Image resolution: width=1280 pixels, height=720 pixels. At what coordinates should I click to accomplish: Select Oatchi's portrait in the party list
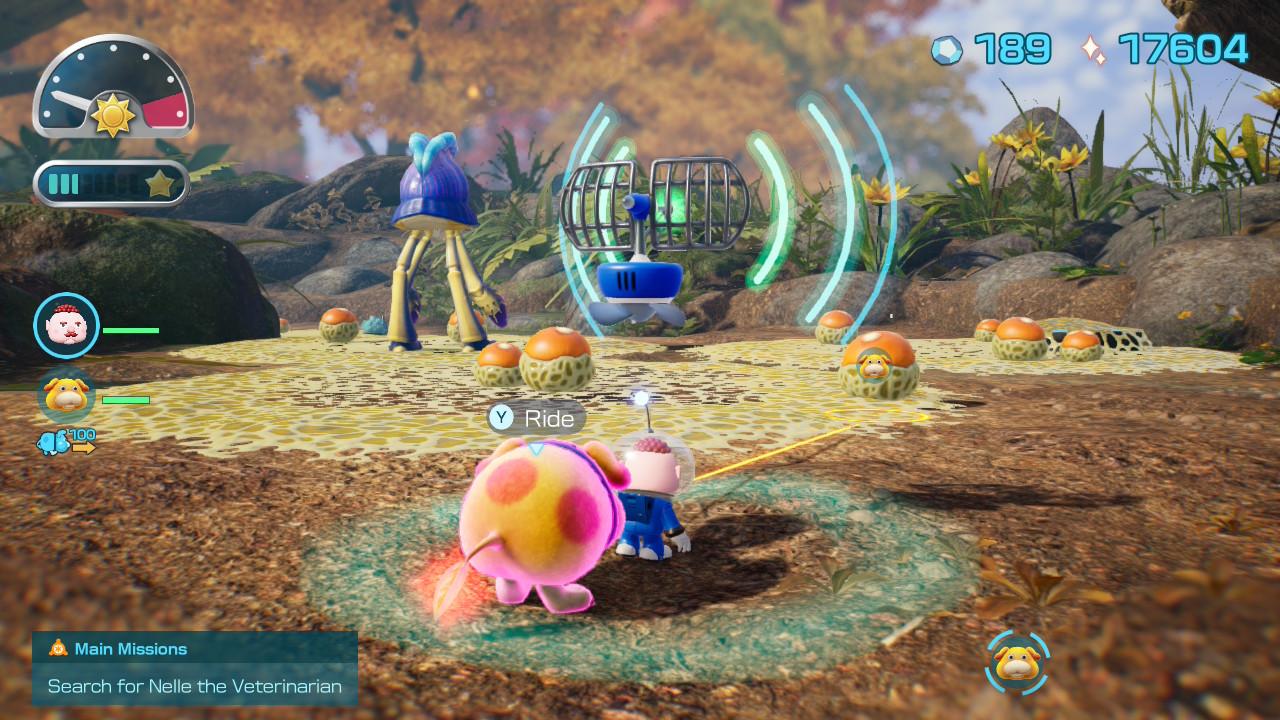[x=66, y=395]
